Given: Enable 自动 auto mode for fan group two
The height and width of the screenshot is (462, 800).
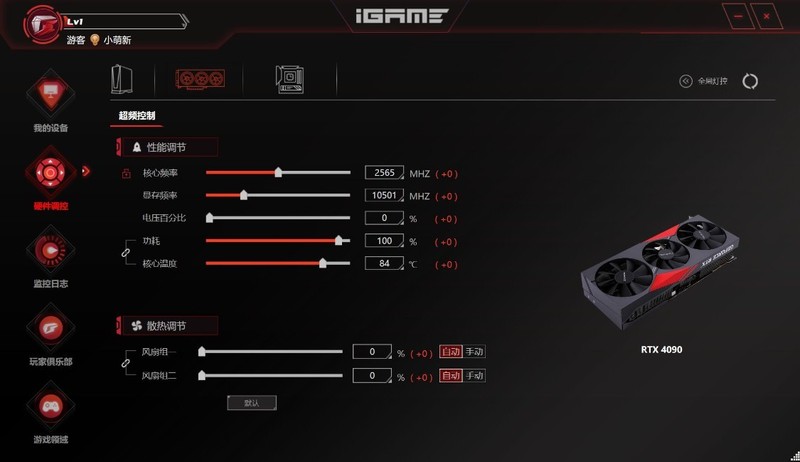Looking at the screenshot, I should [450, 376].
